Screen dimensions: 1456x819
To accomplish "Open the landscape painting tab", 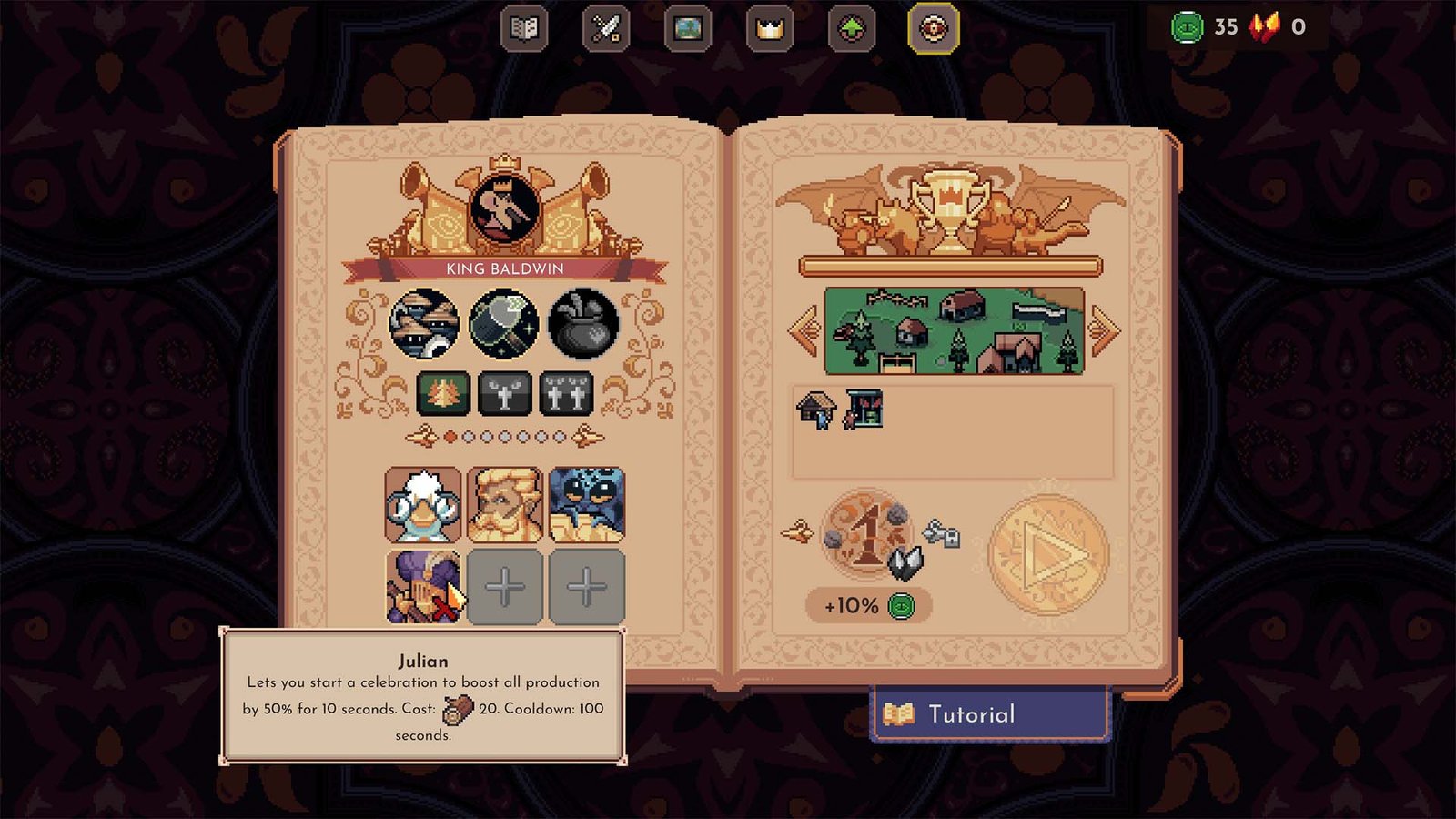I will 688,29.
